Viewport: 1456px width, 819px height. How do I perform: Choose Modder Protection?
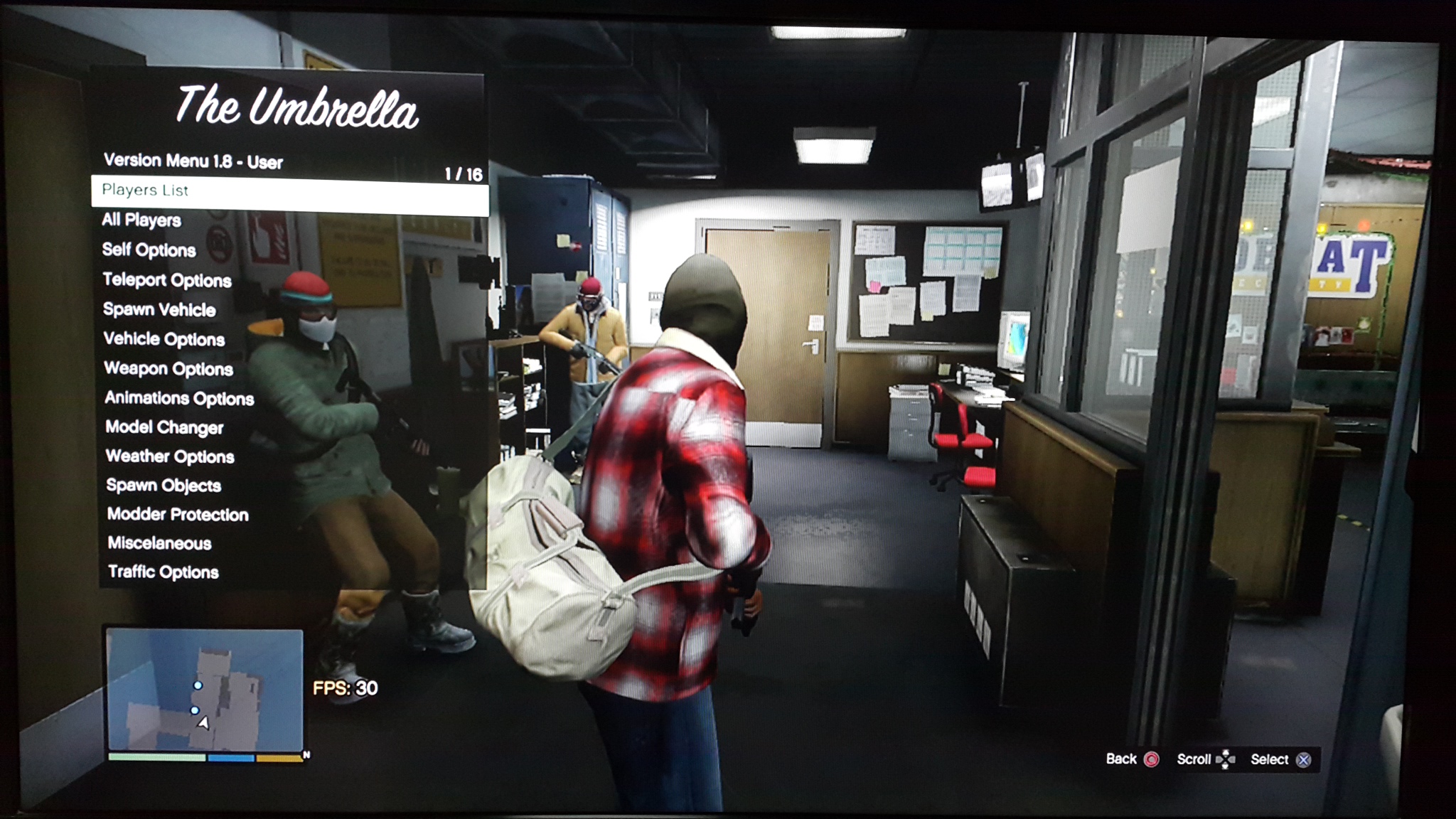(x=178, y=515)
